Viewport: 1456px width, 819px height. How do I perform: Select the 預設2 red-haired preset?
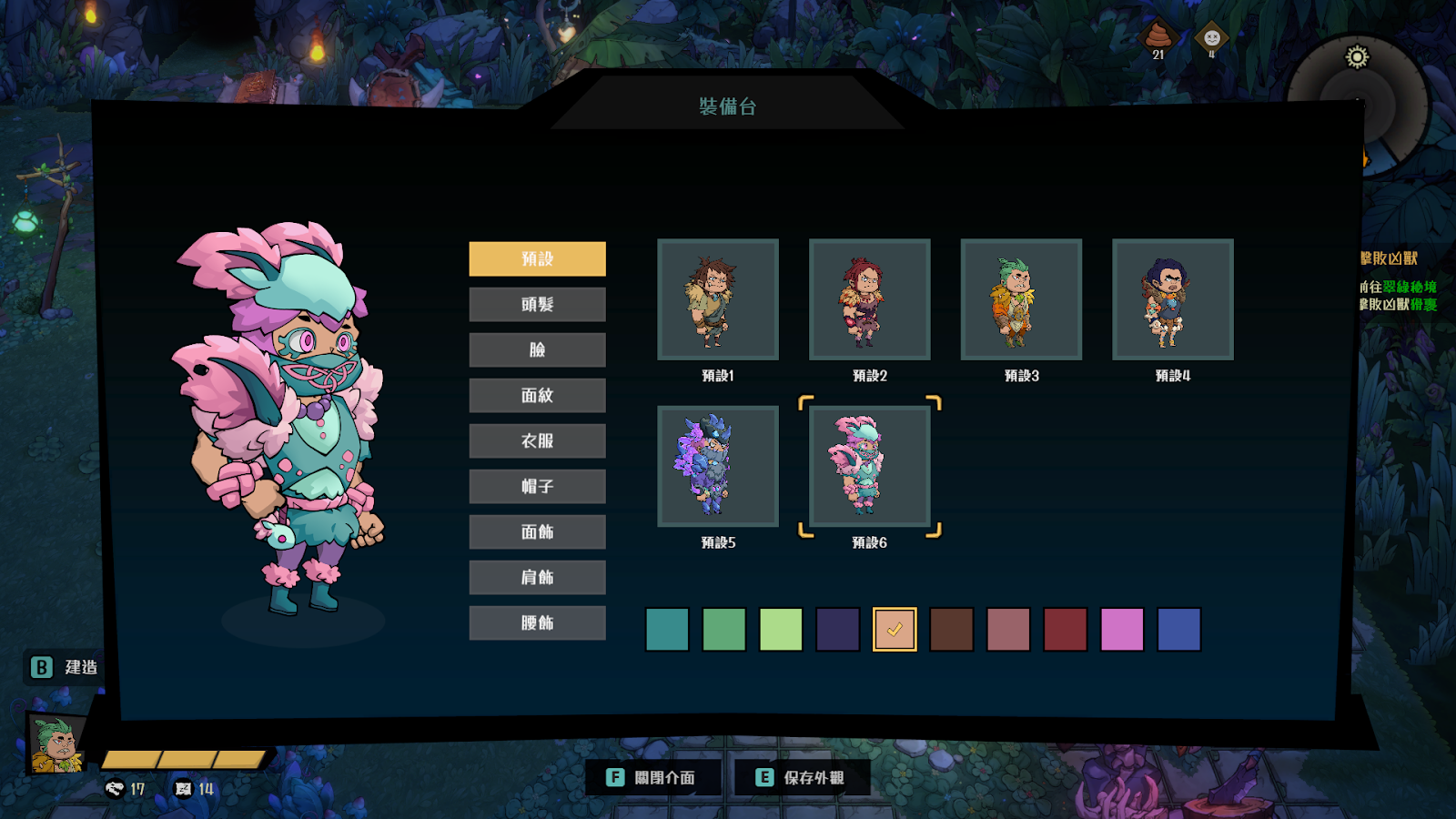click(x=869, y=299)
